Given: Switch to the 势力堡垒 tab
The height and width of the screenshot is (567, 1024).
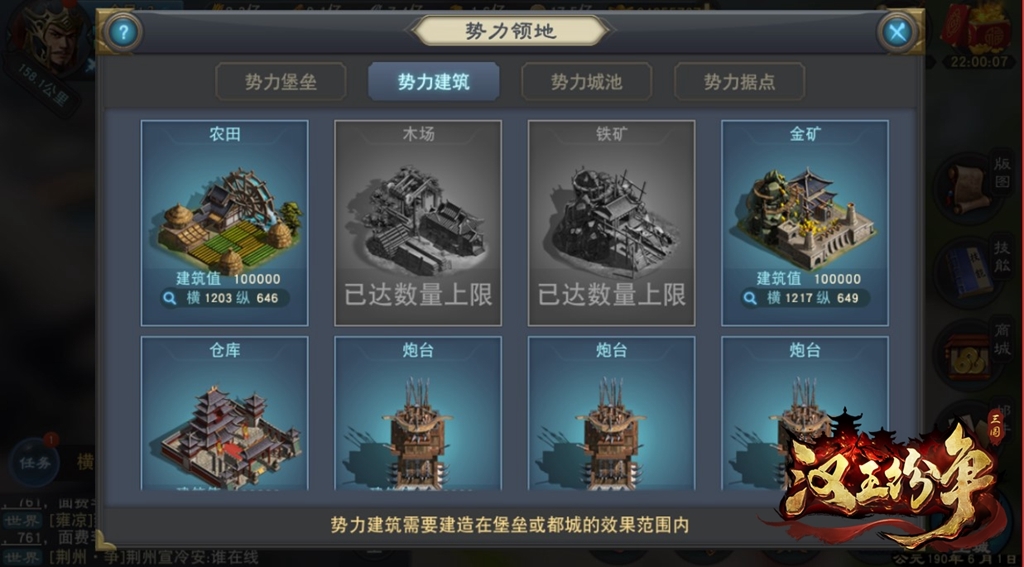Looking at the screenshot, I should [281, 82].
